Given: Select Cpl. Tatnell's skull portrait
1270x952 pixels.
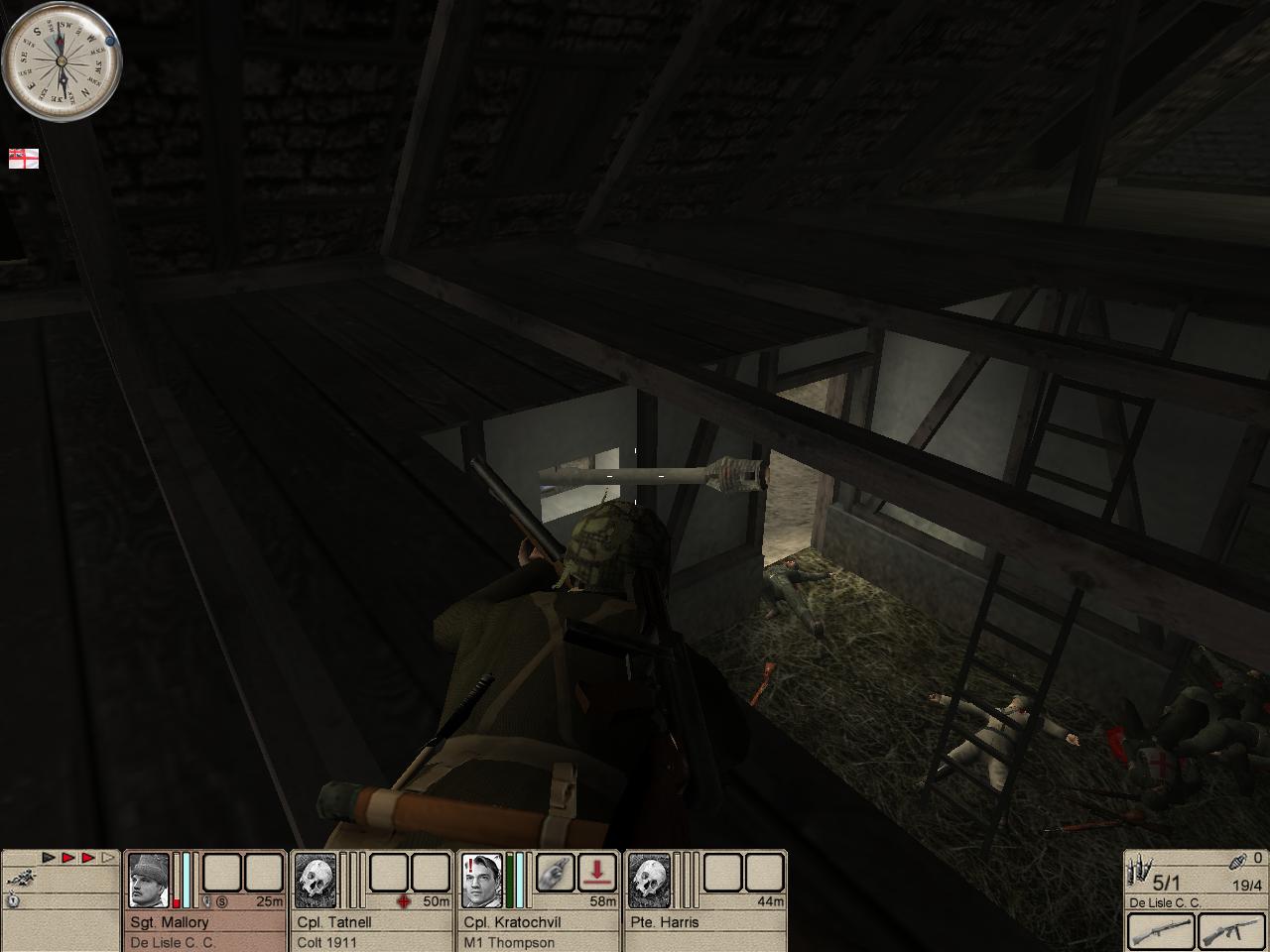Looking at the screenshot, I should [x=316, y=881].
